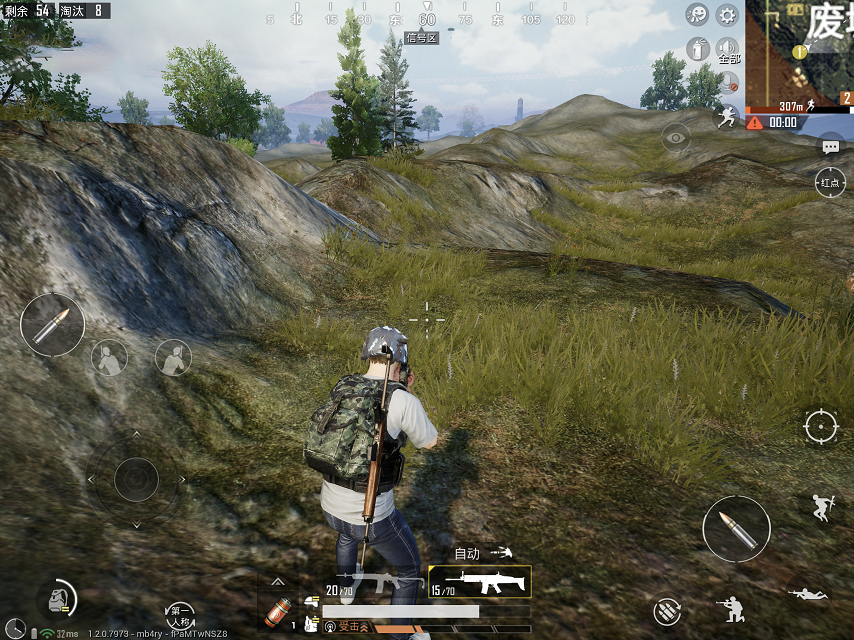Screen dimensions: 854x640
Task: Toggle the 第一人称 first-person view button
Action: [180, 615]
